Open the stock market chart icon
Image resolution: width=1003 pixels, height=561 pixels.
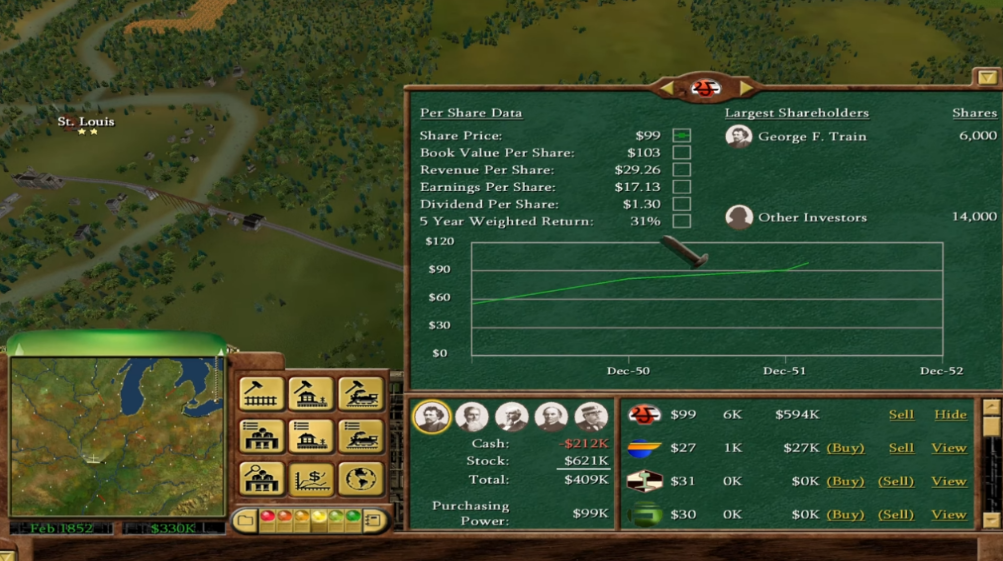point(311,479)
